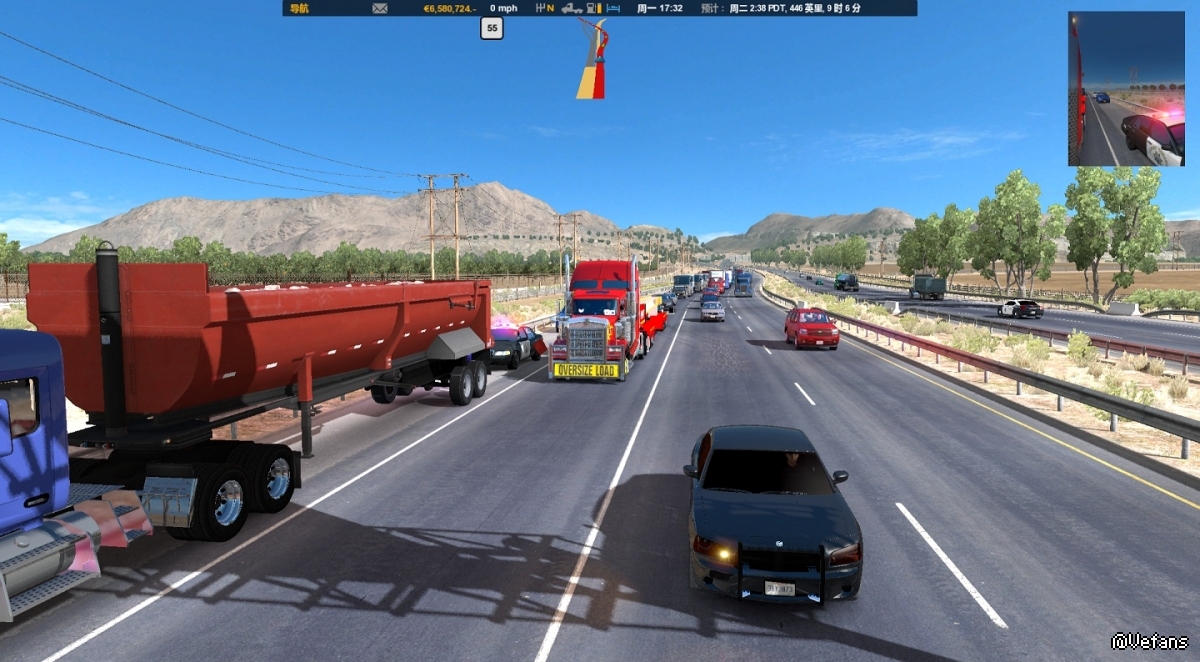Select the bed rest icon
The width and height of the screenshot is (1200, 662).
pos(614,8)
